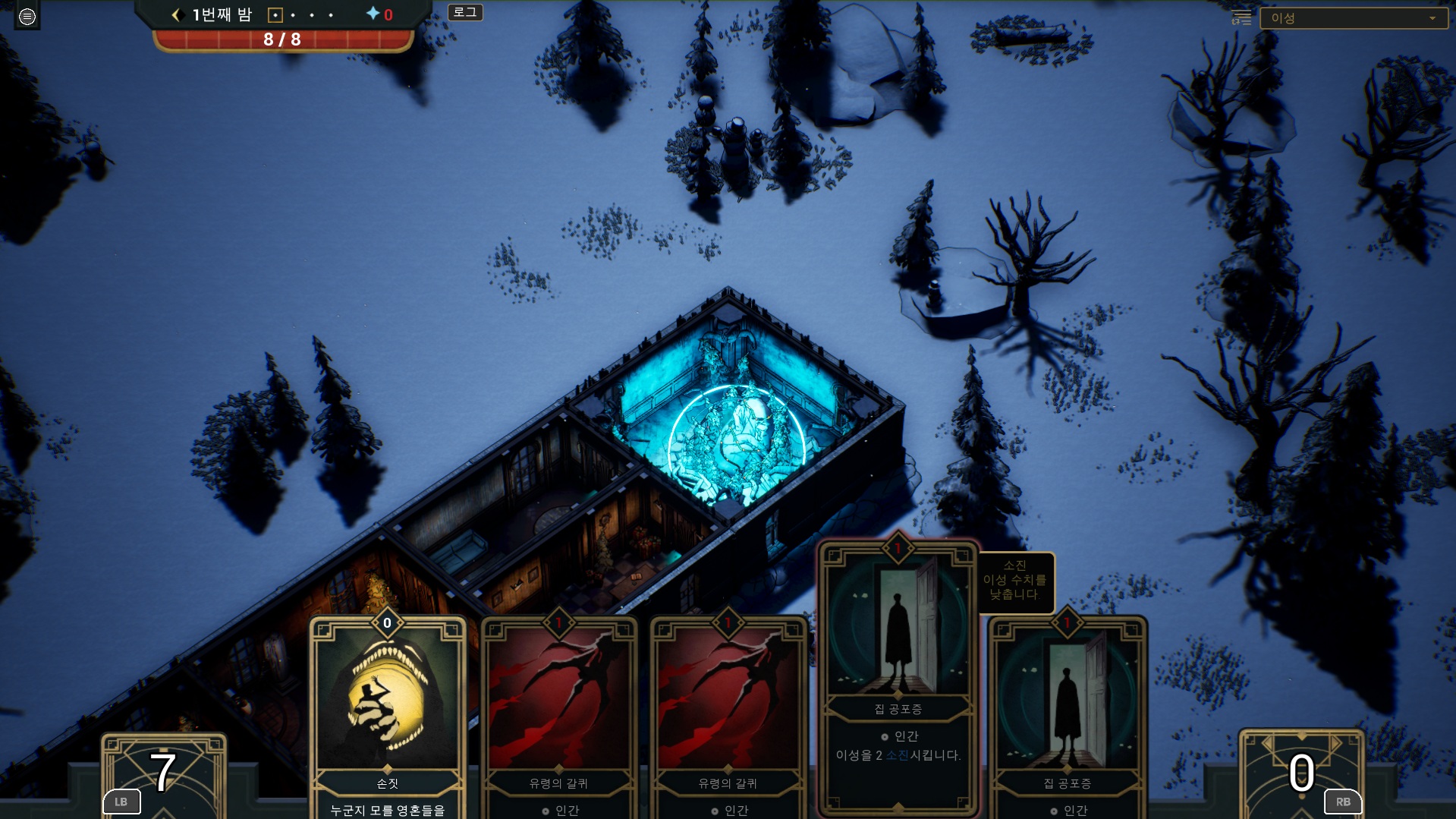
Task: Select the 손짓 card
Action: (x=388, y=713)
